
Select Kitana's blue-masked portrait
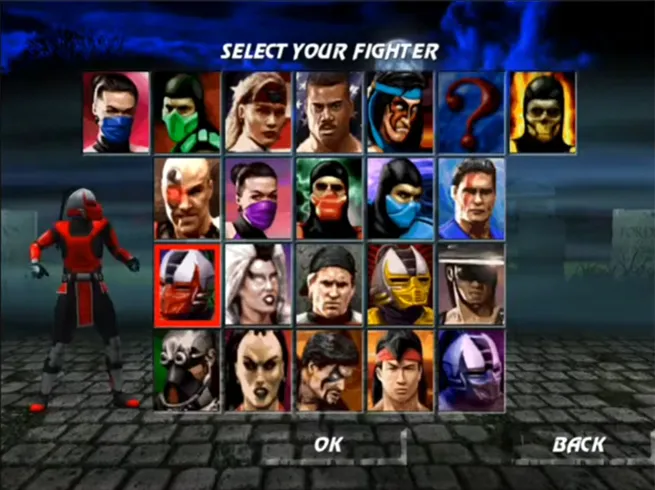coord(116,111)
